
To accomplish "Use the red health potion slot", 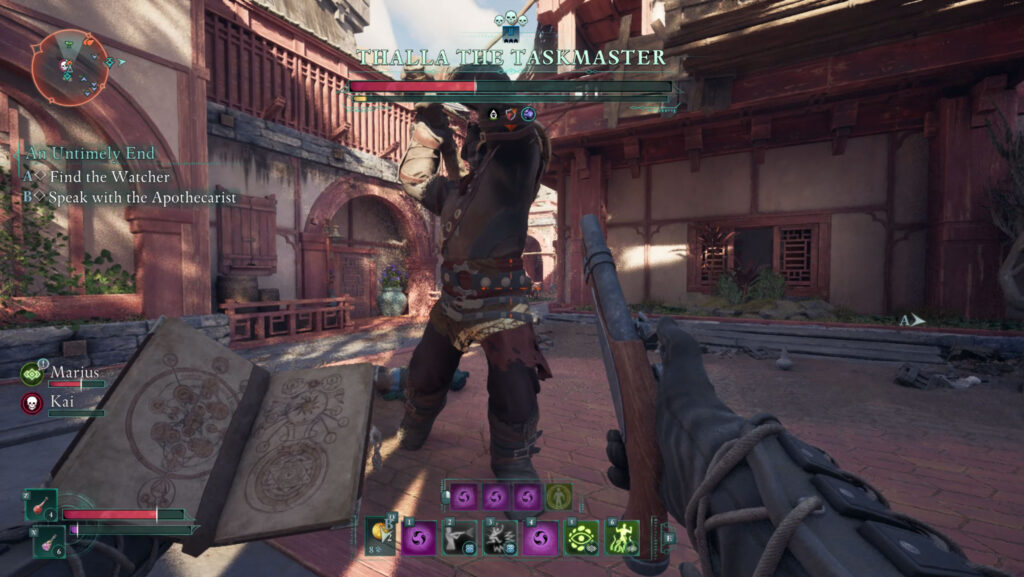I will 41,506.
